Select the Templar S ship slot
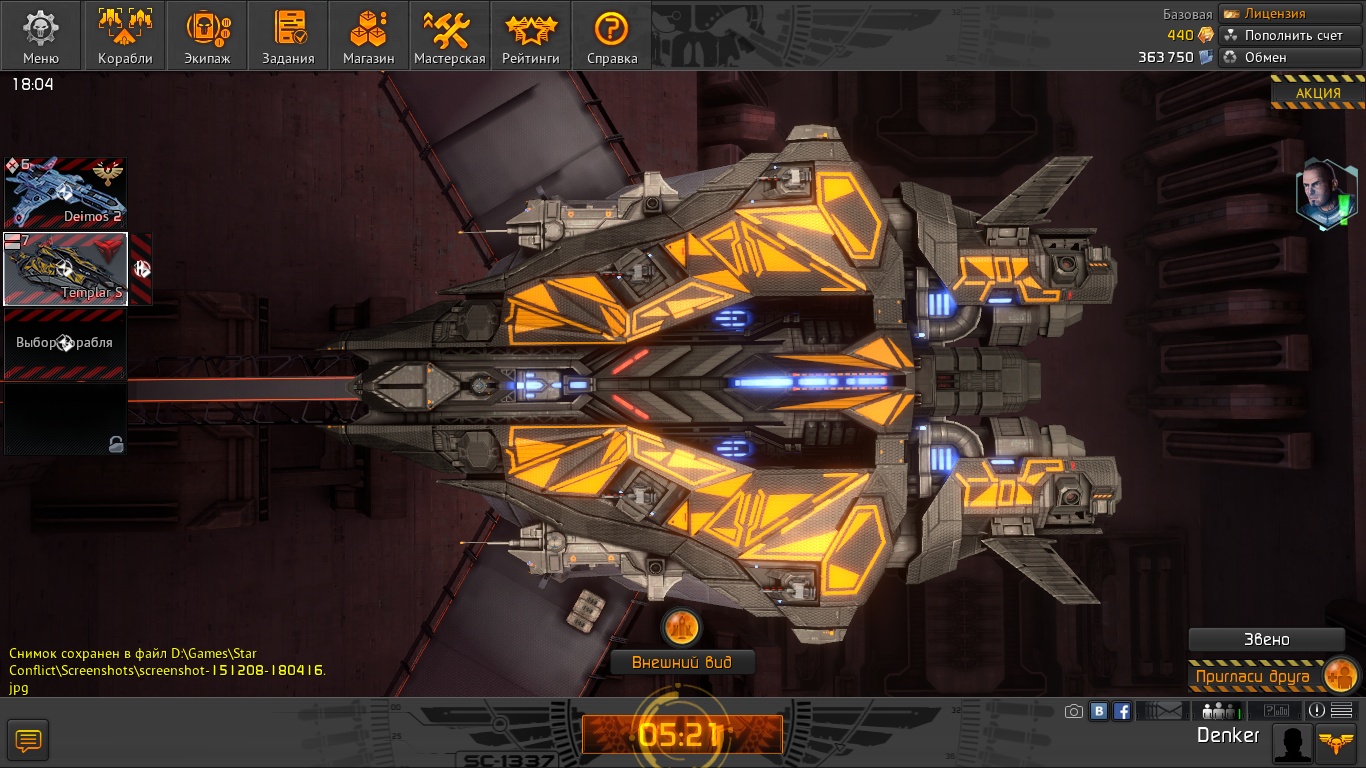The height and width of the screenshot is (768, 1366). (x=66, y=269)
